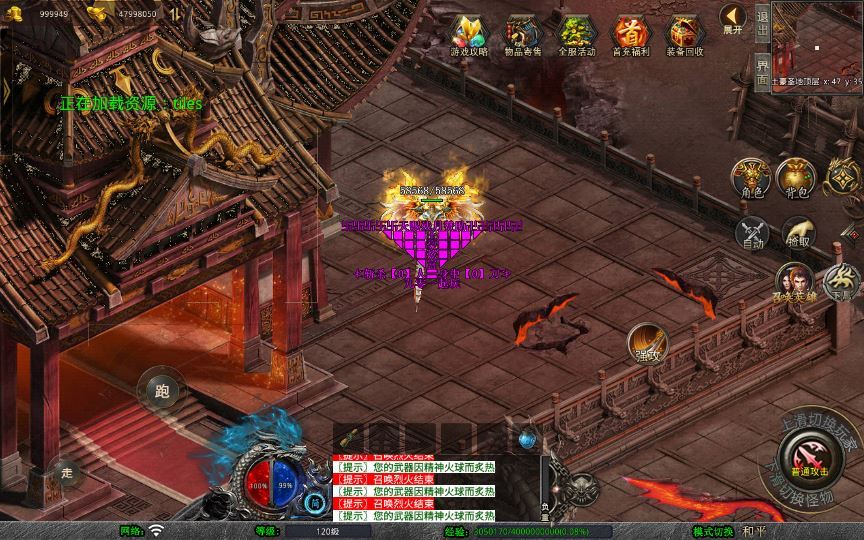Open the 角色 character sheet
The height and width of the screenshot is (540, 864).
point(751,178)
